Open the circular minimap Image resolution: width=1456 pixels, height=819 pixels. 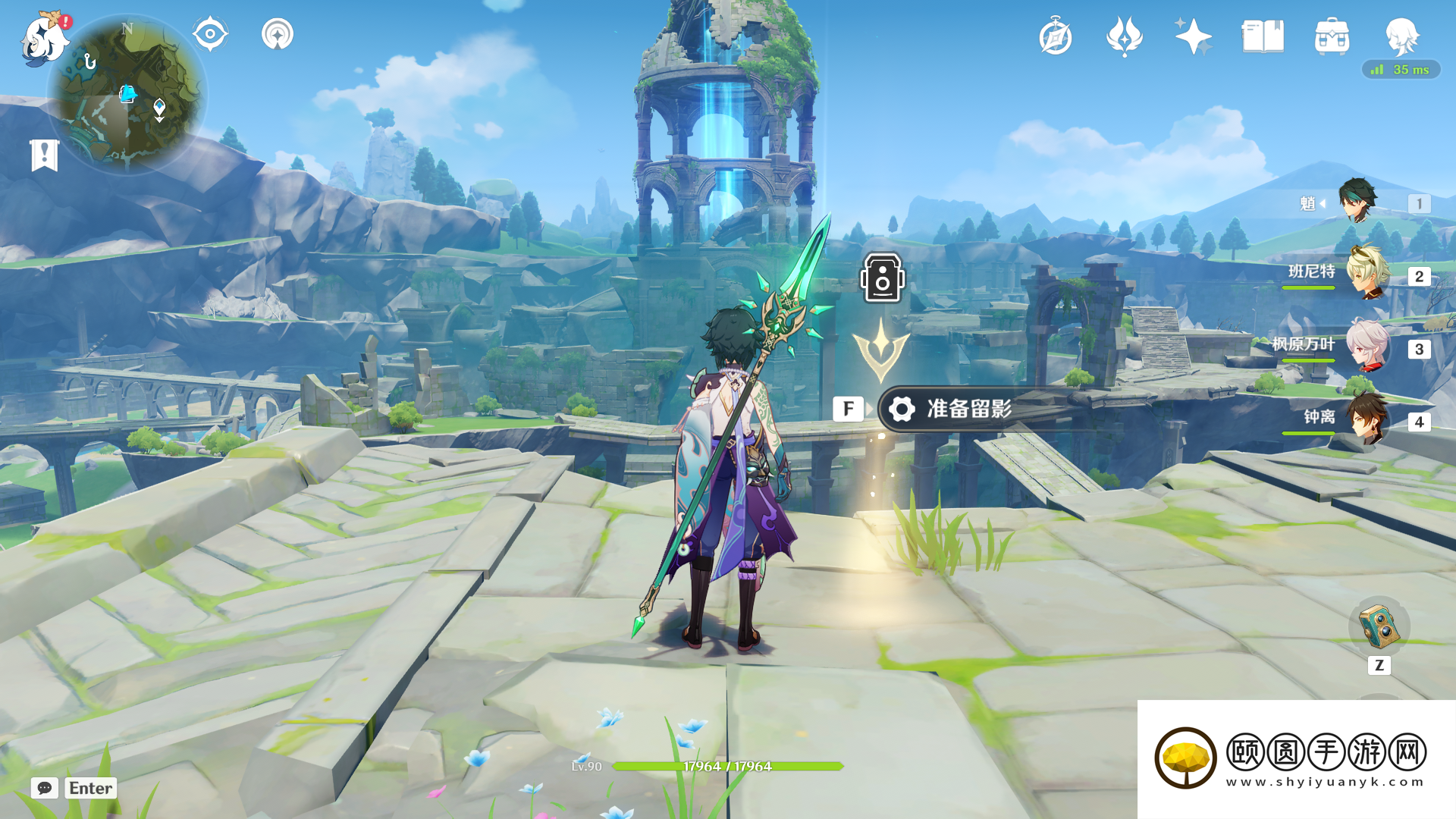tap(127, 95)
